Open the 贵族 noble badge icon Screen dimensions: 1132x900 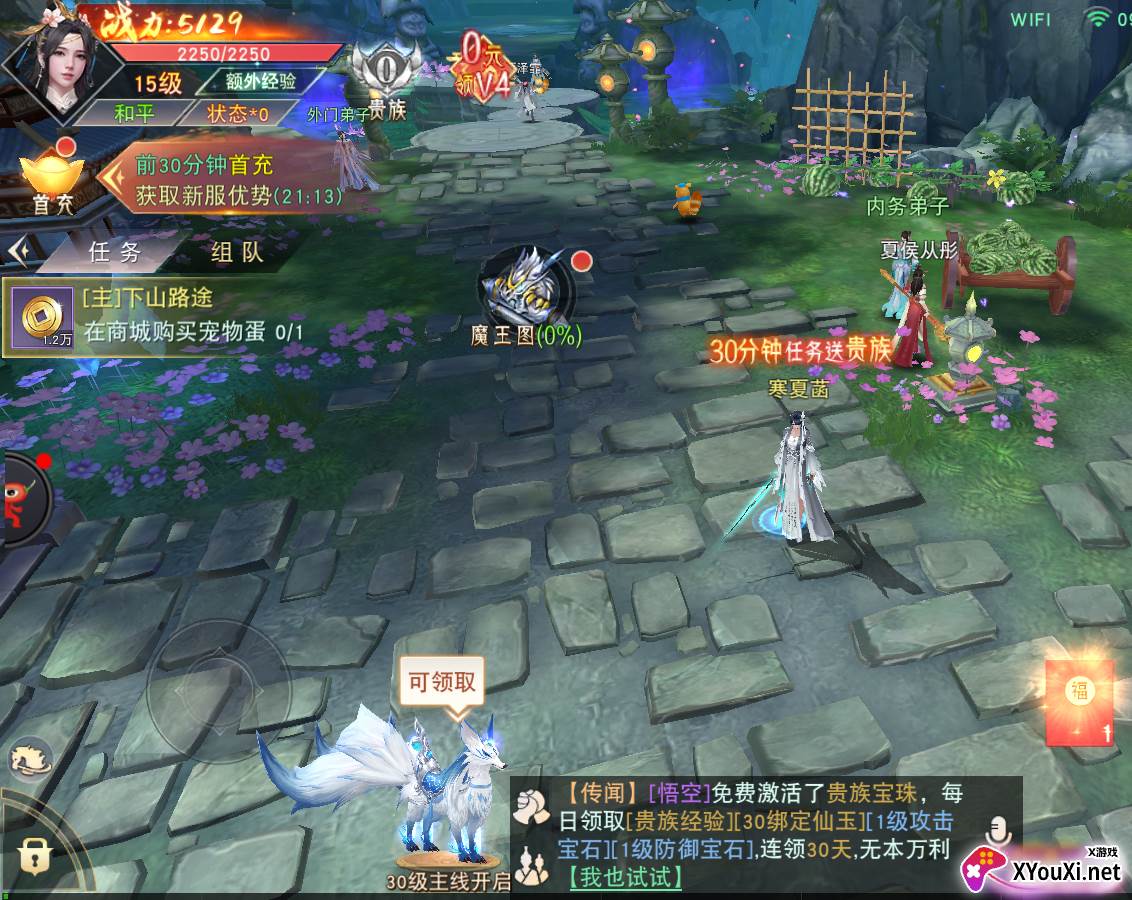(x=387, y=82)
